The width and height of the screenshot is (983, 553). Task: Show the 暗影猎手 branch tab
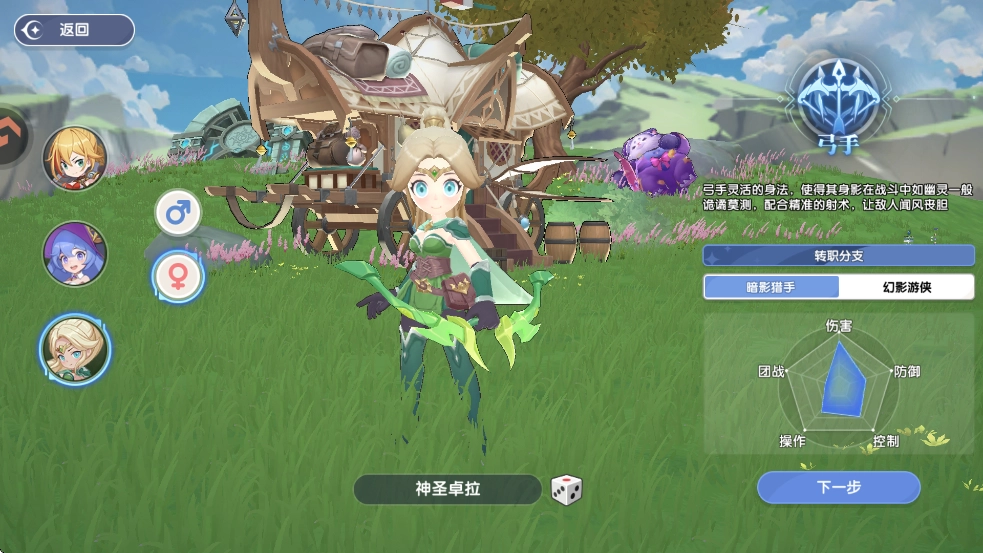[771, 287]
